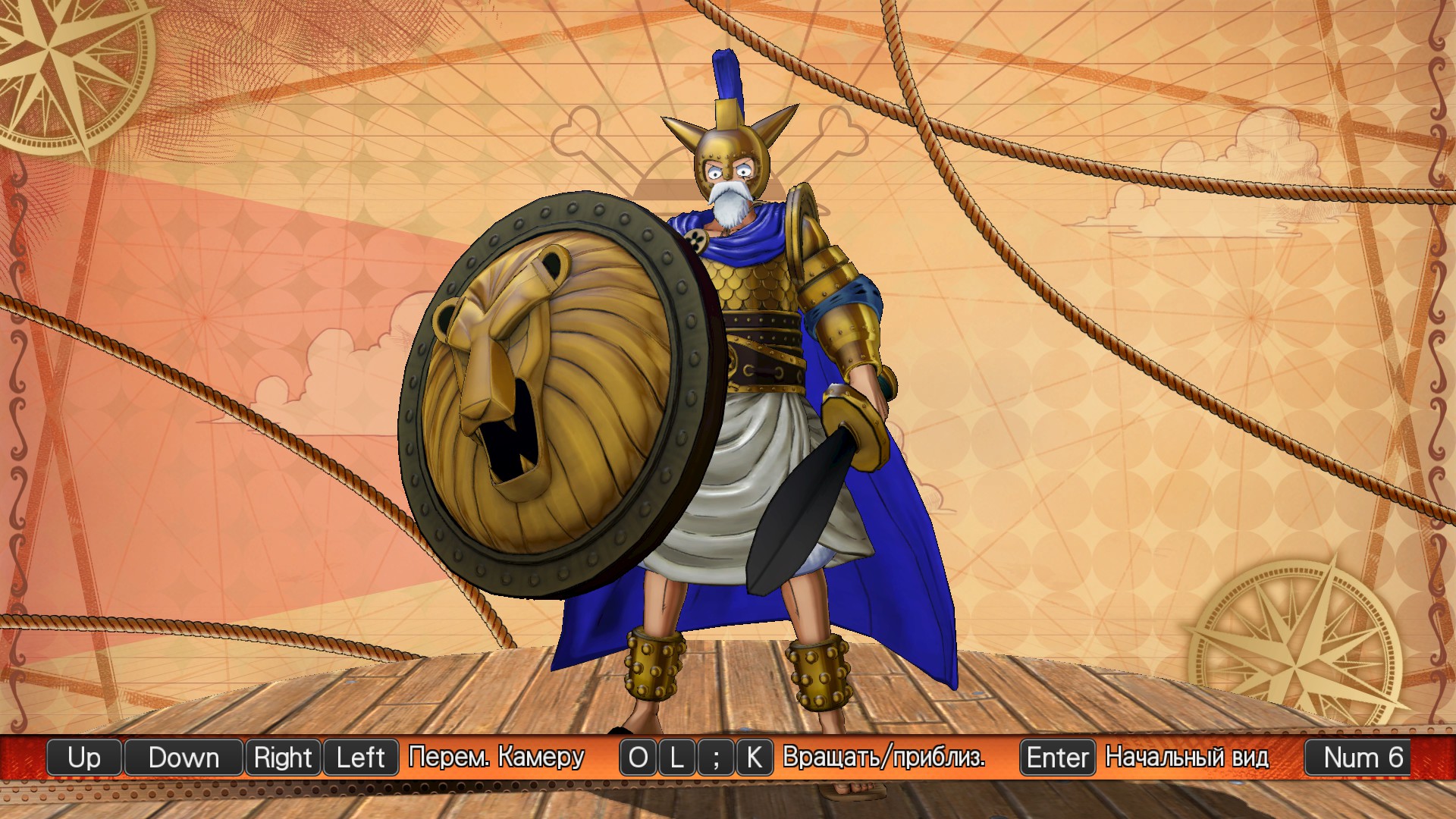Screen dimensions: 1456x819
Task: Click the Left camera control button
Action: [x=360, y=758]
